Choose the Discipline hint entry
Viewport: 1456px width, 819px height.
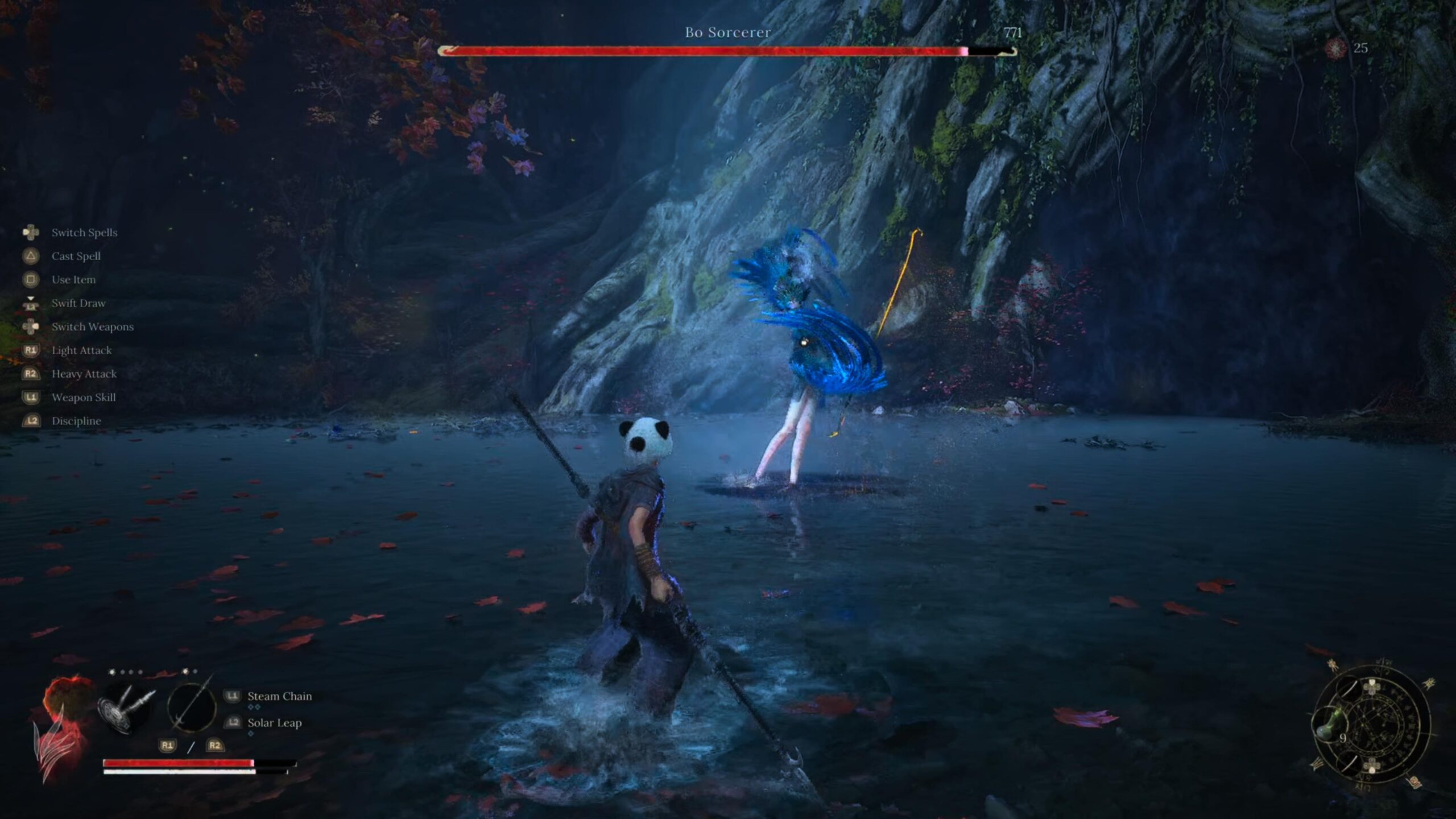pos(76,421)
